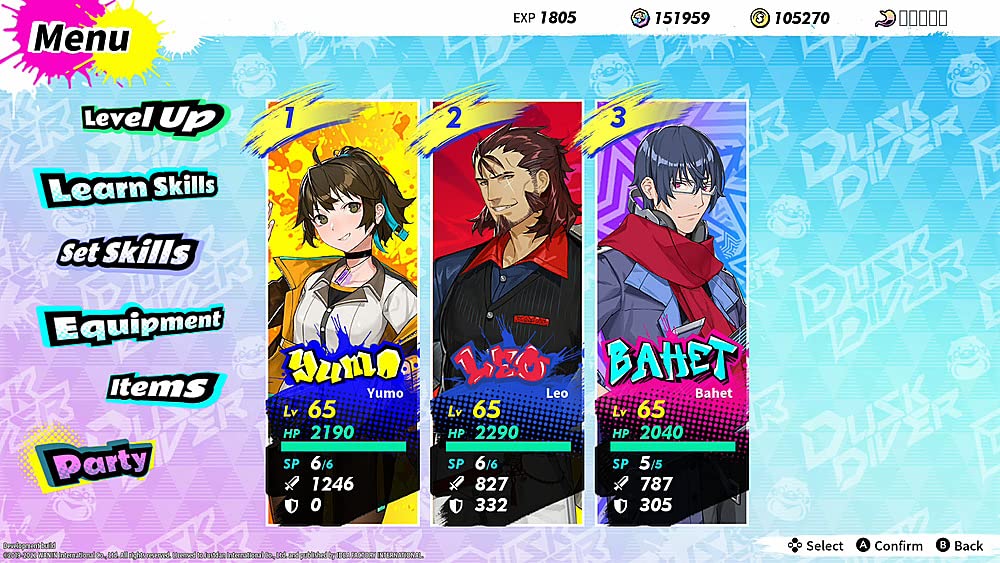Pick Yumo's character card

coord(343,311)
